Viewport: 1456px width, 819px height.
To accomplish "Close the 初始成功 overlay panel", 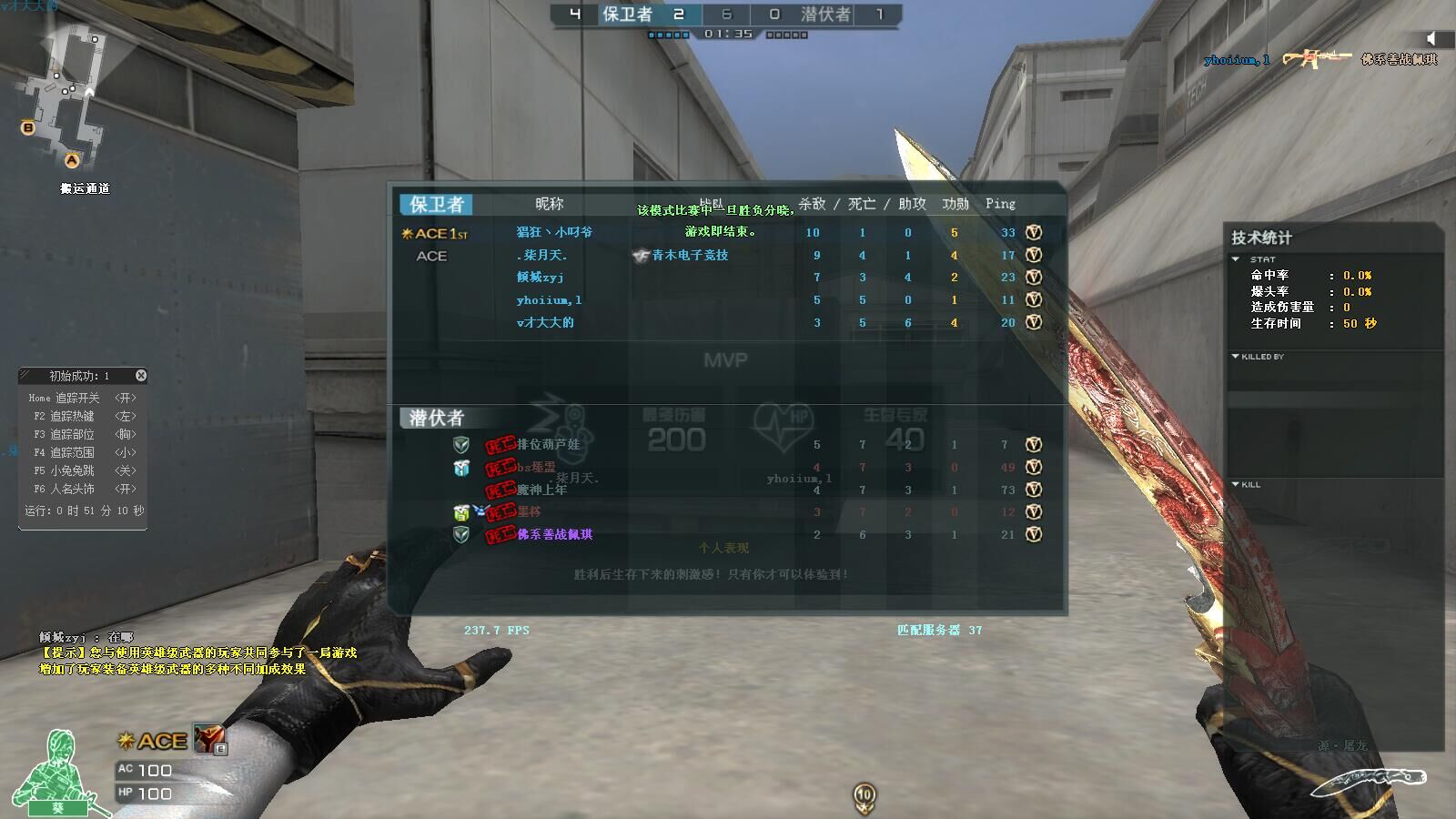I will click(x=141, y=376).
